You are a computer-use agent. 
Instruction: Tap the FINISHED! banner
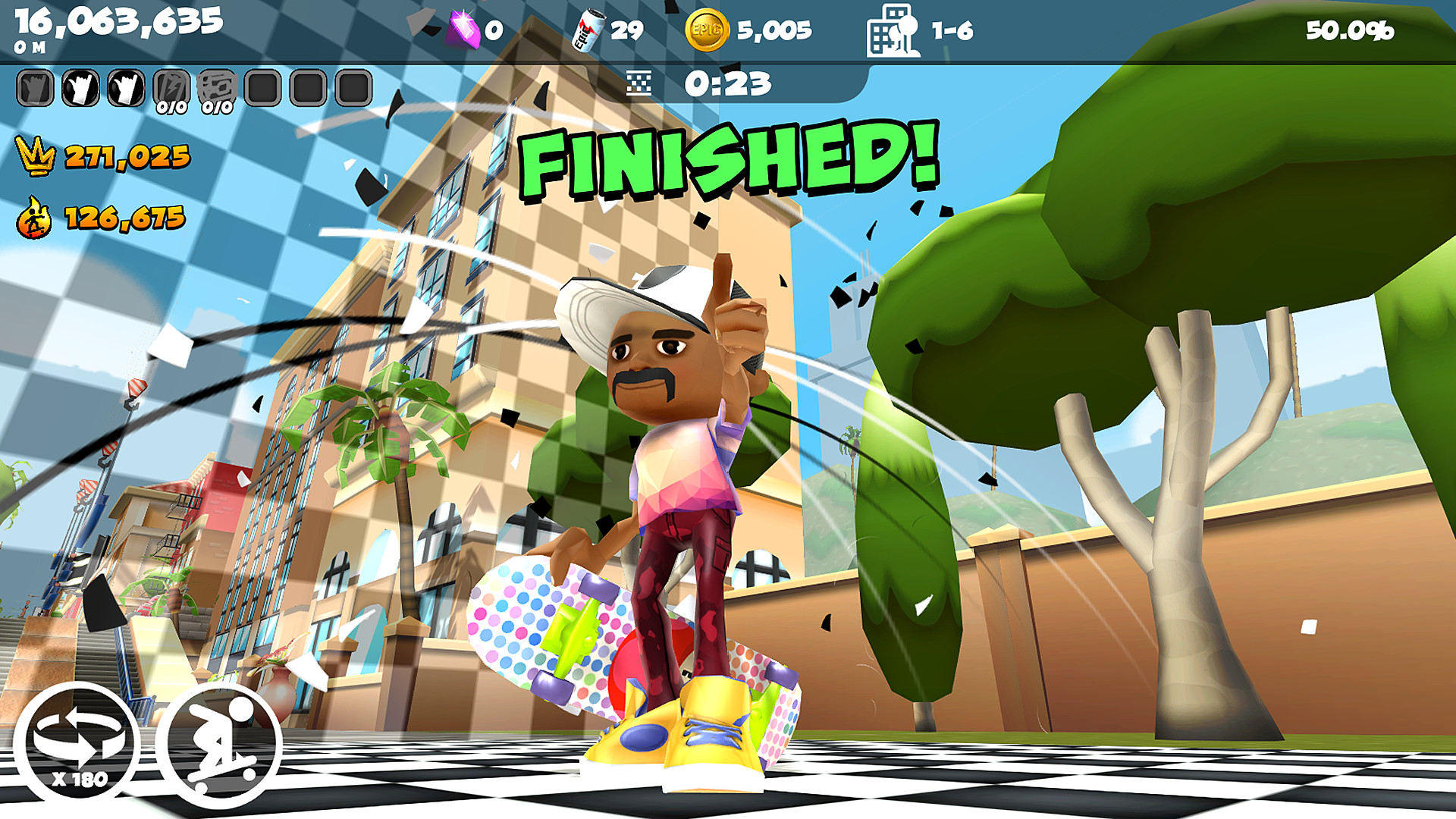coord(728,163)
